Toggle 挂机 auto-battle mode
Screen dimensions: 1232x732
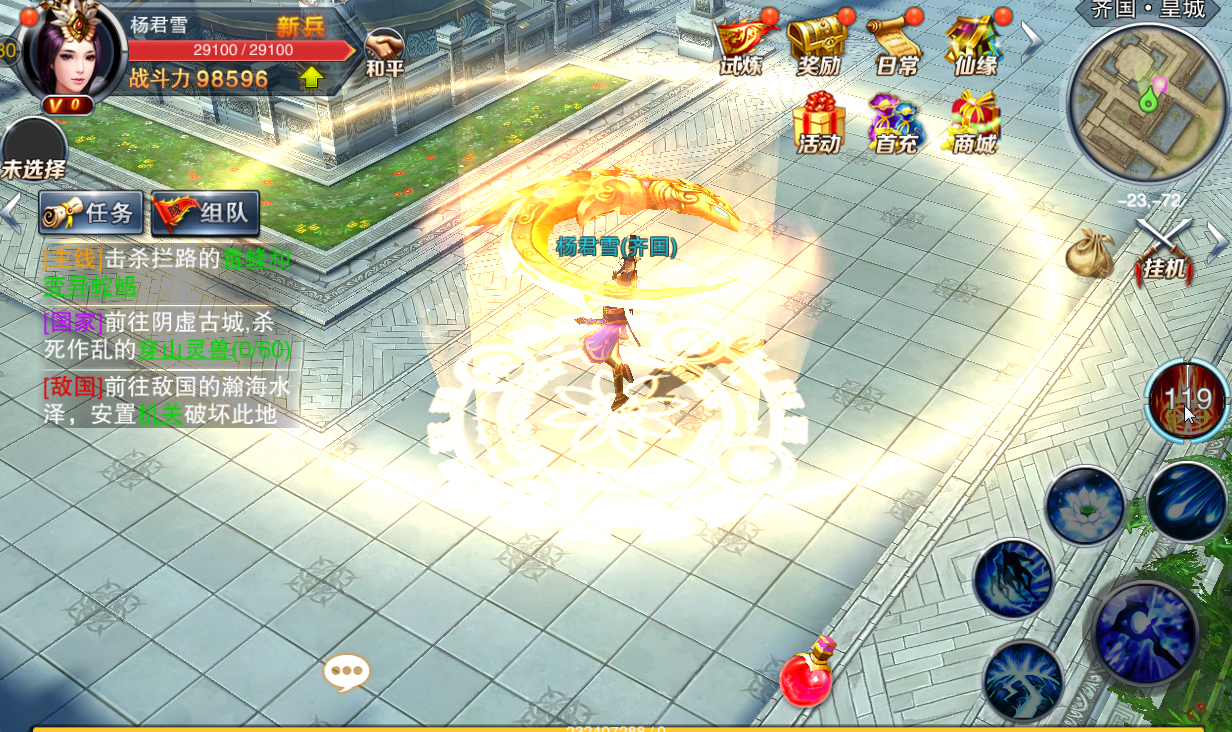click(x=1164, y=250)
